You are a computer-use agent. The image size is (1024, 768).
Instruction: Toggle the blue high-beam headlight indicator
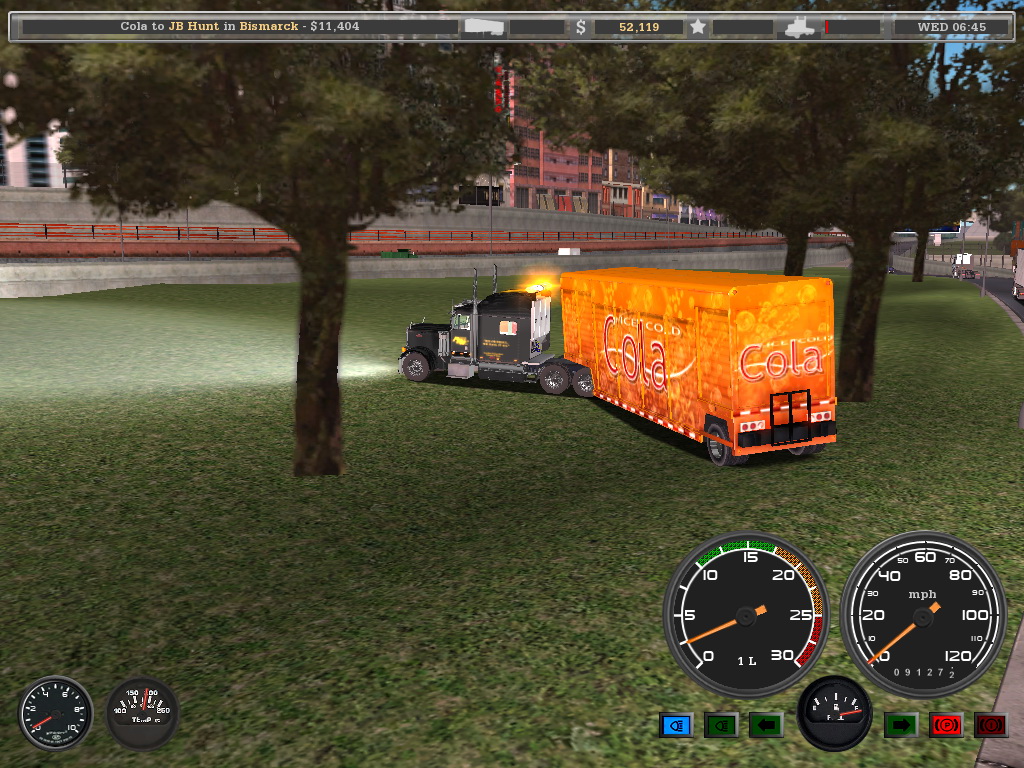point(676,725)
